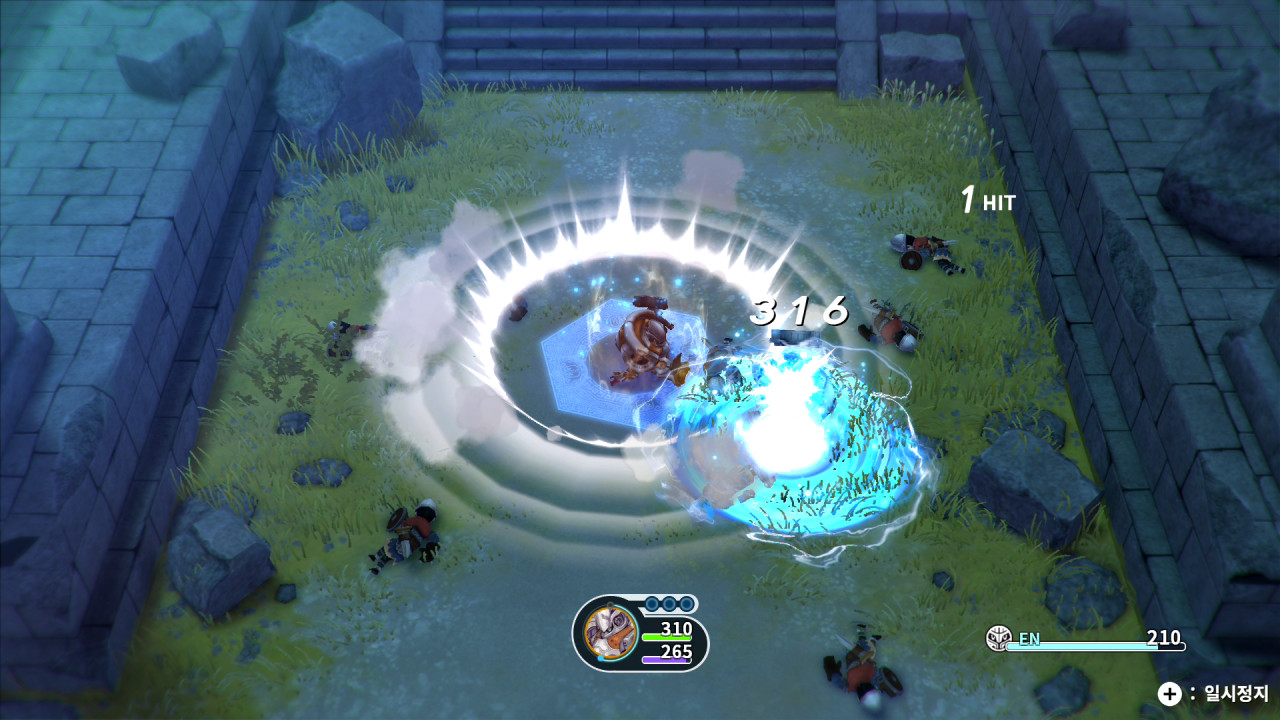Click the 316 damage number
1280x720 pixels.
(800, 312)
